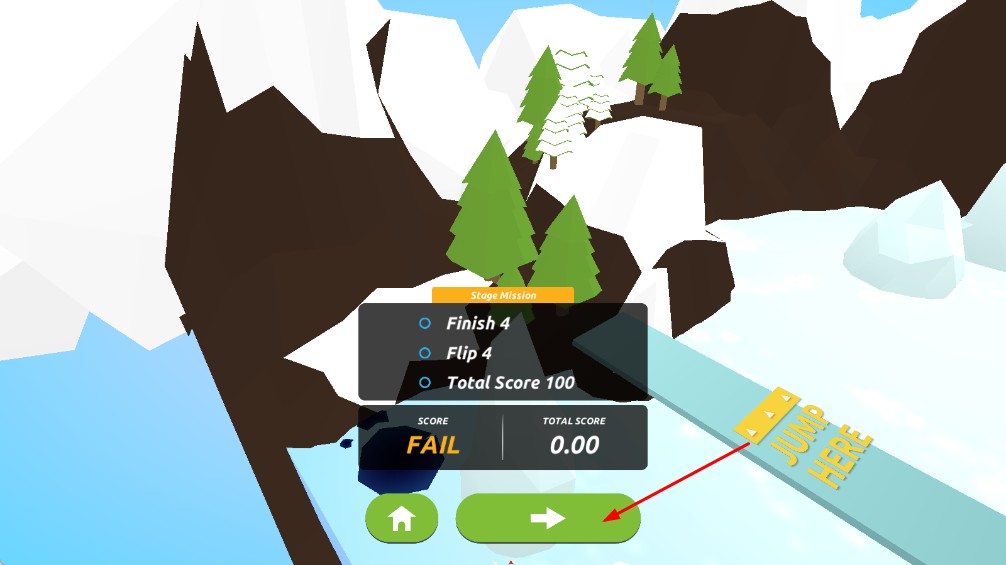Continue with the green arrow button
Screen dimensions: 1006x565
[x=547, y=518]
